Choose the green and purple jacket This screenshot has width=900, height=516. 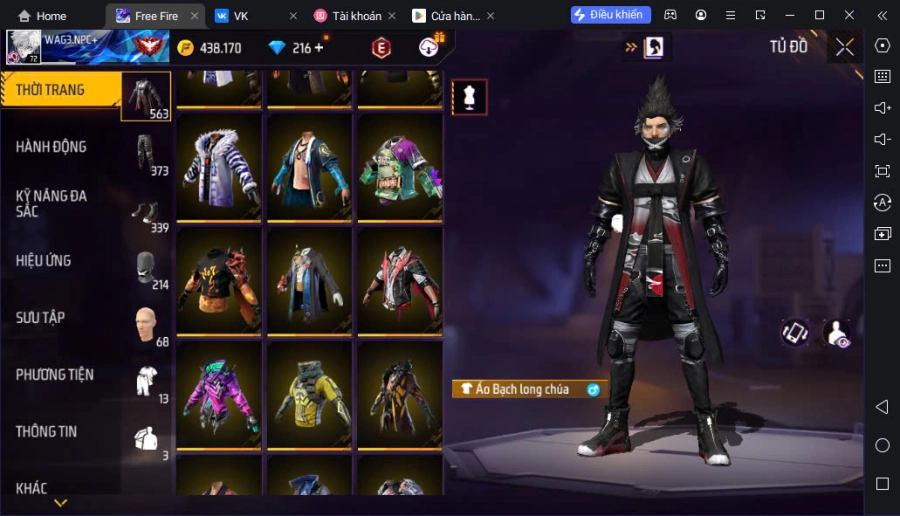click(x=399, y=166)
